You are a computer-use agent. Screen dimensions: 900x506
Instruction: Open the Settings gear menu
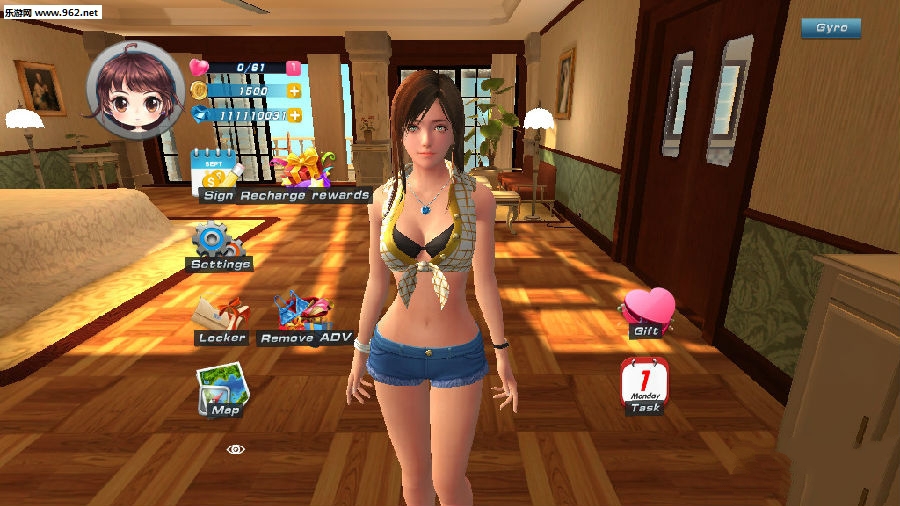point(217,243)
